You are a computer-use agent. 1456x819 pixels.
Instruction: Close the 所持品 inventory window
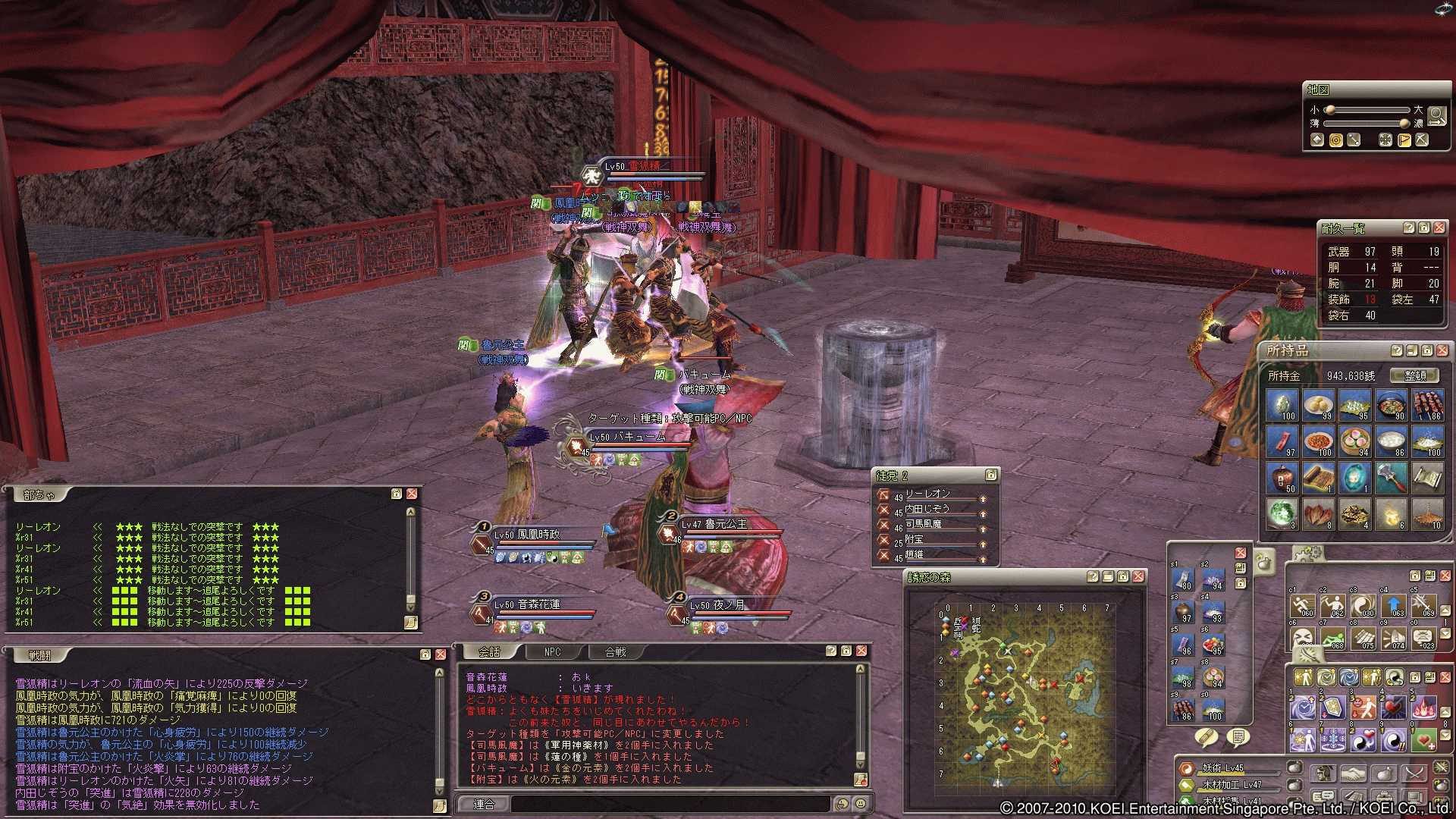(x=1441, y=350)
